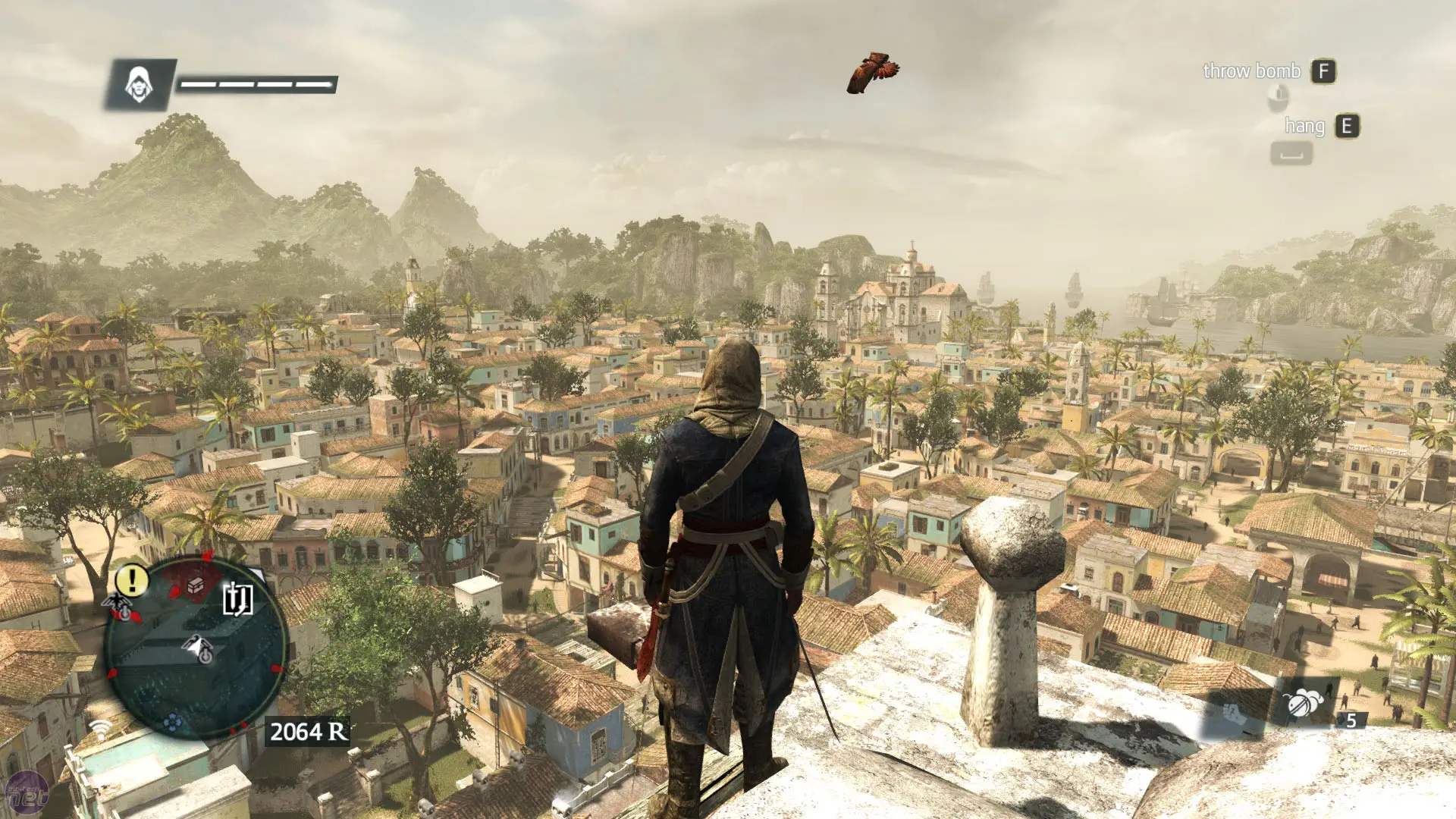The height and width of the screenshot is (819, 1456).
Task: Select the weapon shop icon on the minimap
Action: click(x=237, y=599)
